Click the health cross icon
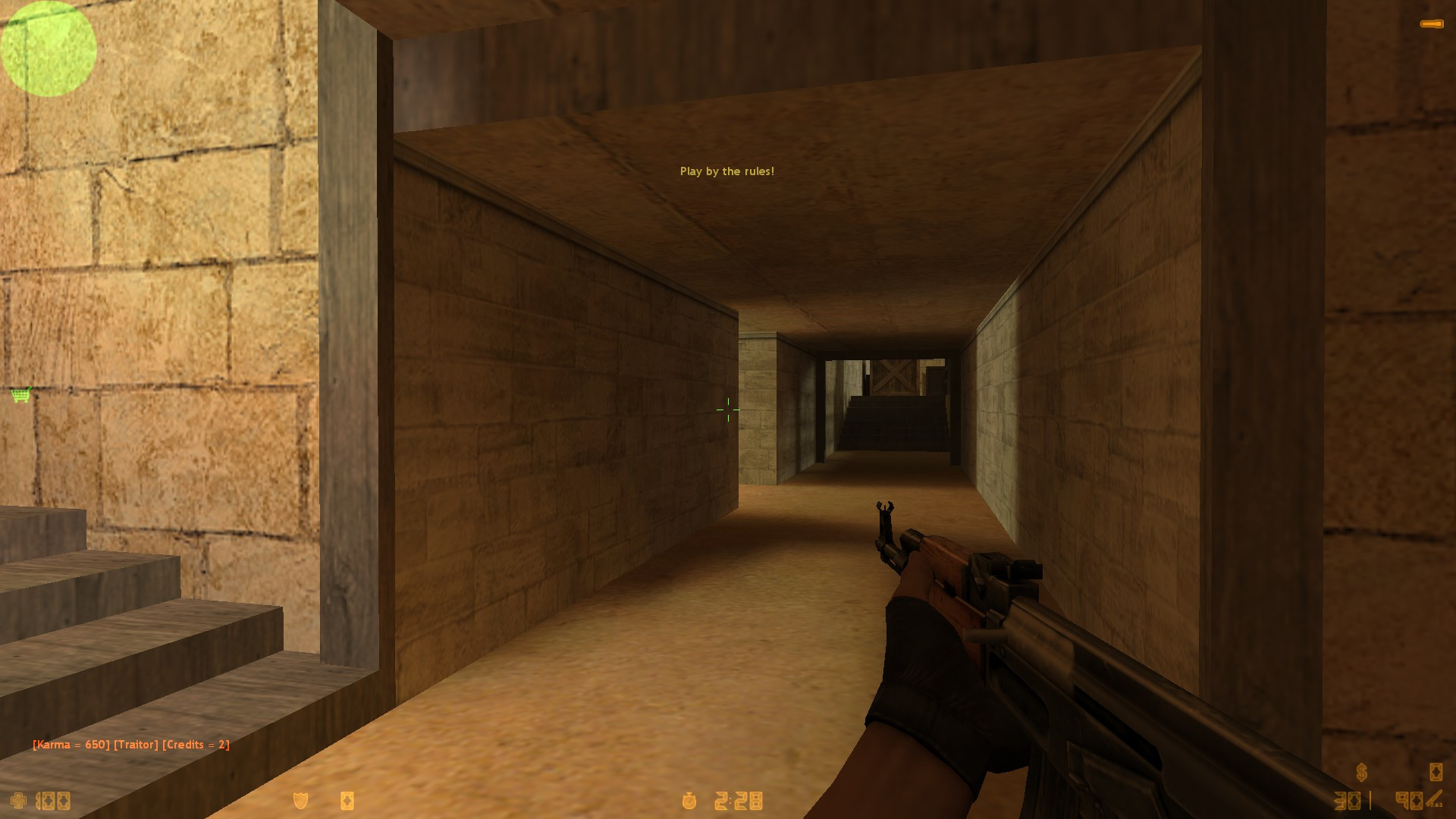This screenshot has width=1456, height=819. (19, 801)
